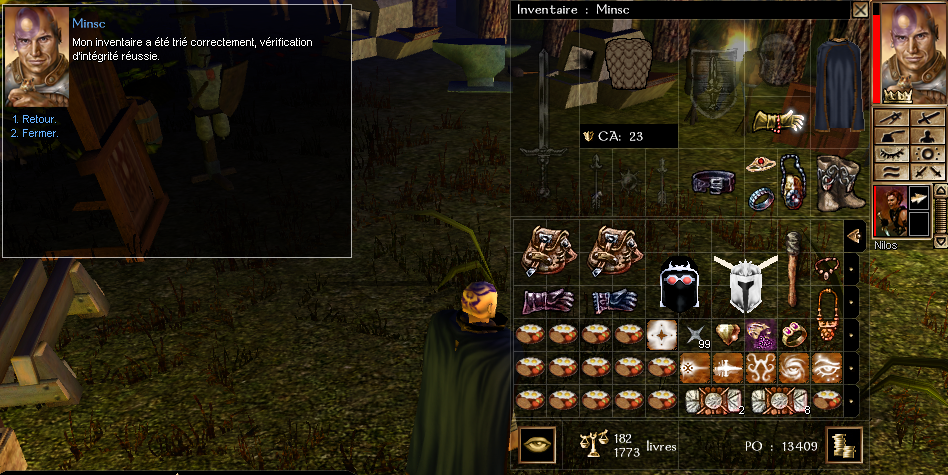Click the gold coins stack button
Viewport: 948px width, 475px height.
(843, 444)
